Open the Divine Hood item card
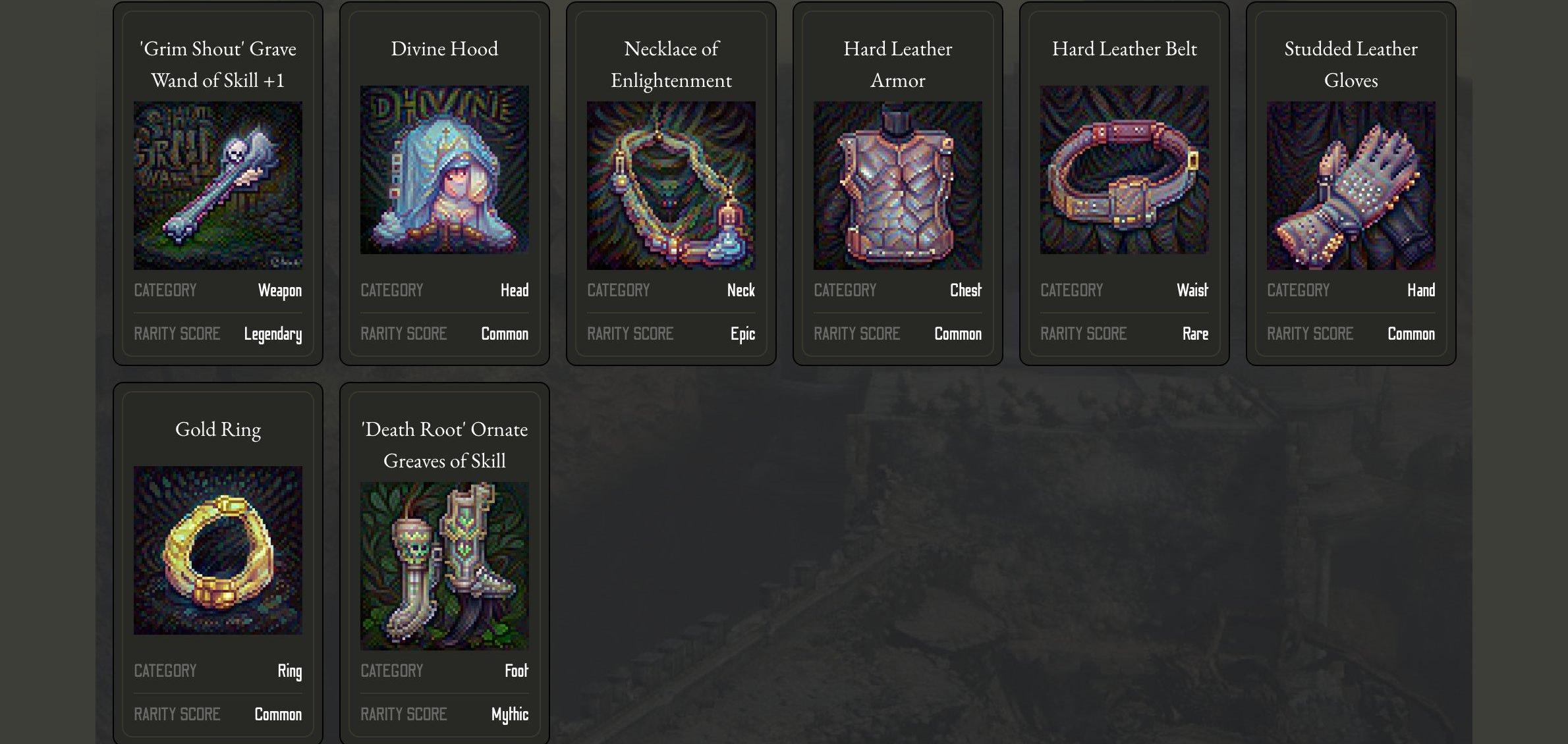Screen dimensions: 1568x744 point(445,170)
